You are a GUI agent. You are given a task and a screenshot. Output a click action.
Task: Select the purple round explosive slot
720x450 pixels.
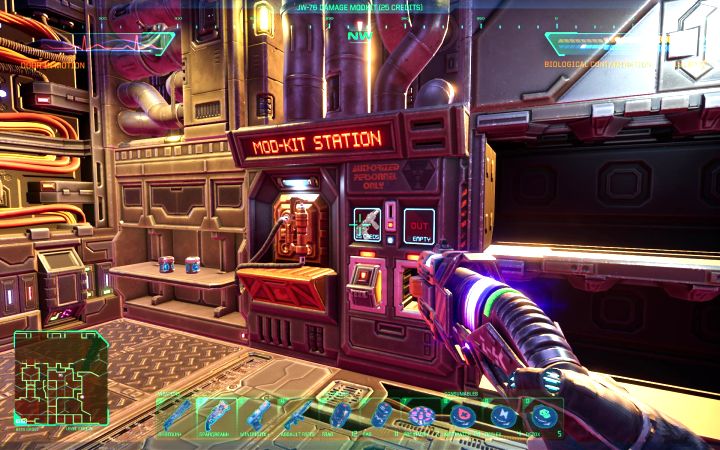tap(421, 414)
